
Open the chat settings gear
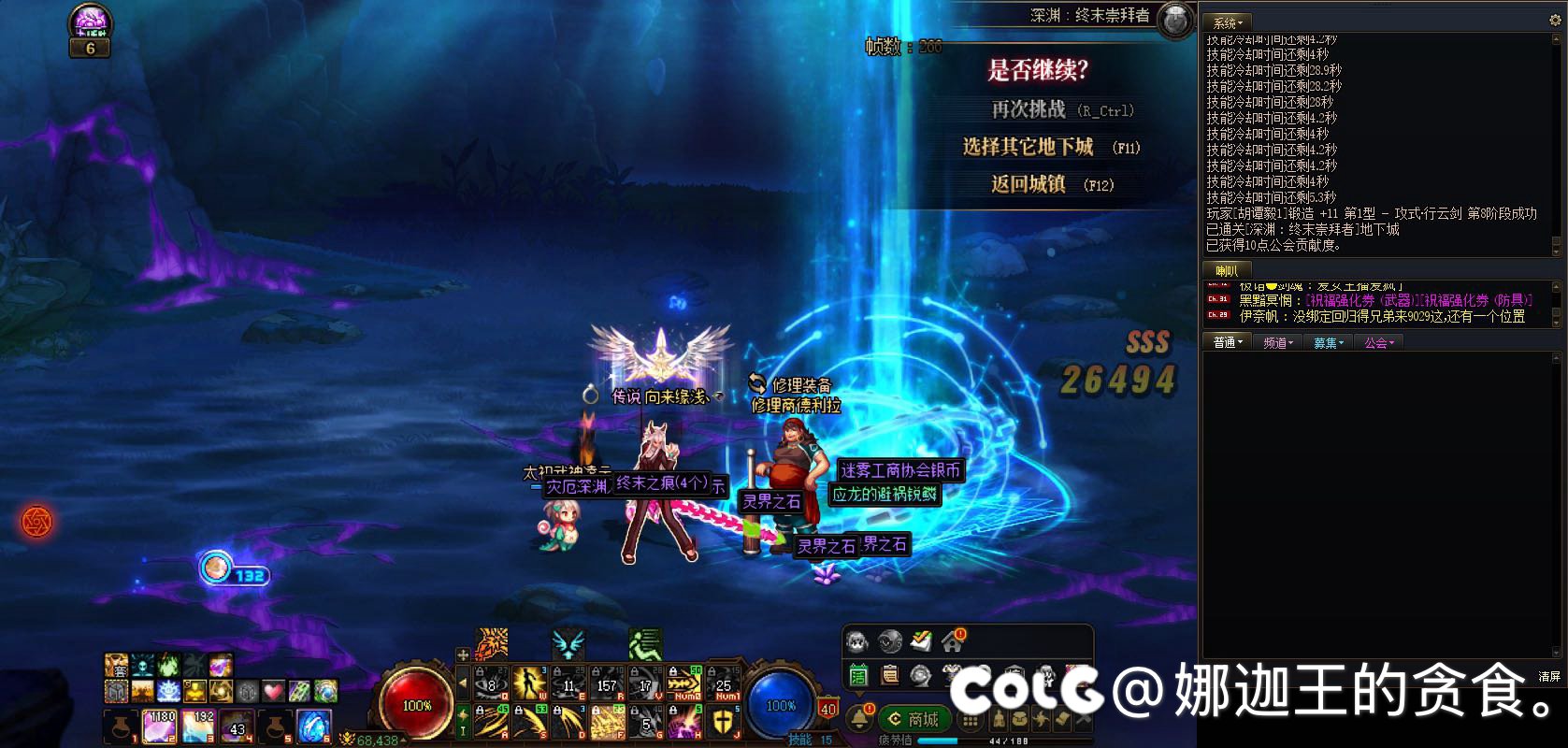[x=1556, y=20]
